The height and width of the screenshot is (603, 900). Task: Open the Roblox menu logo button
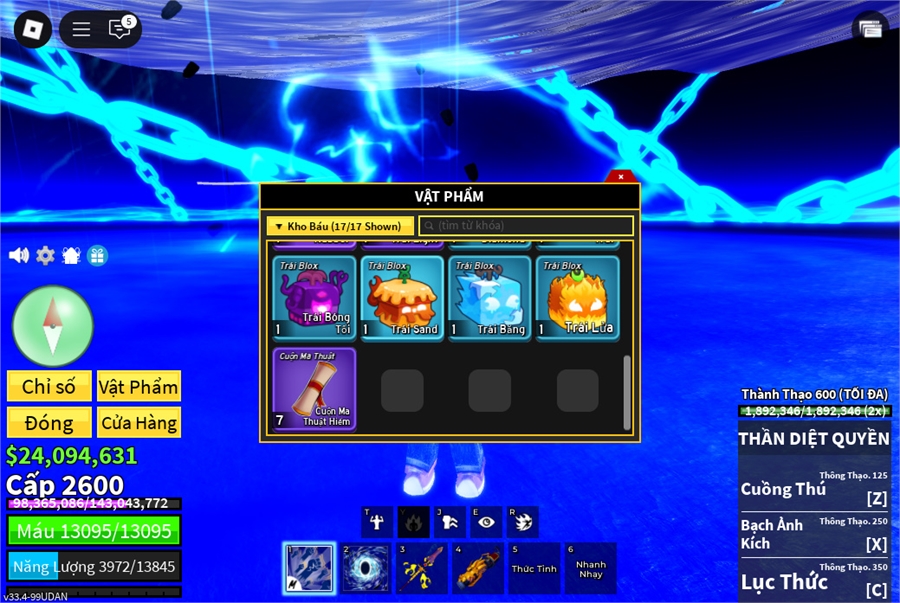(32, 29)
